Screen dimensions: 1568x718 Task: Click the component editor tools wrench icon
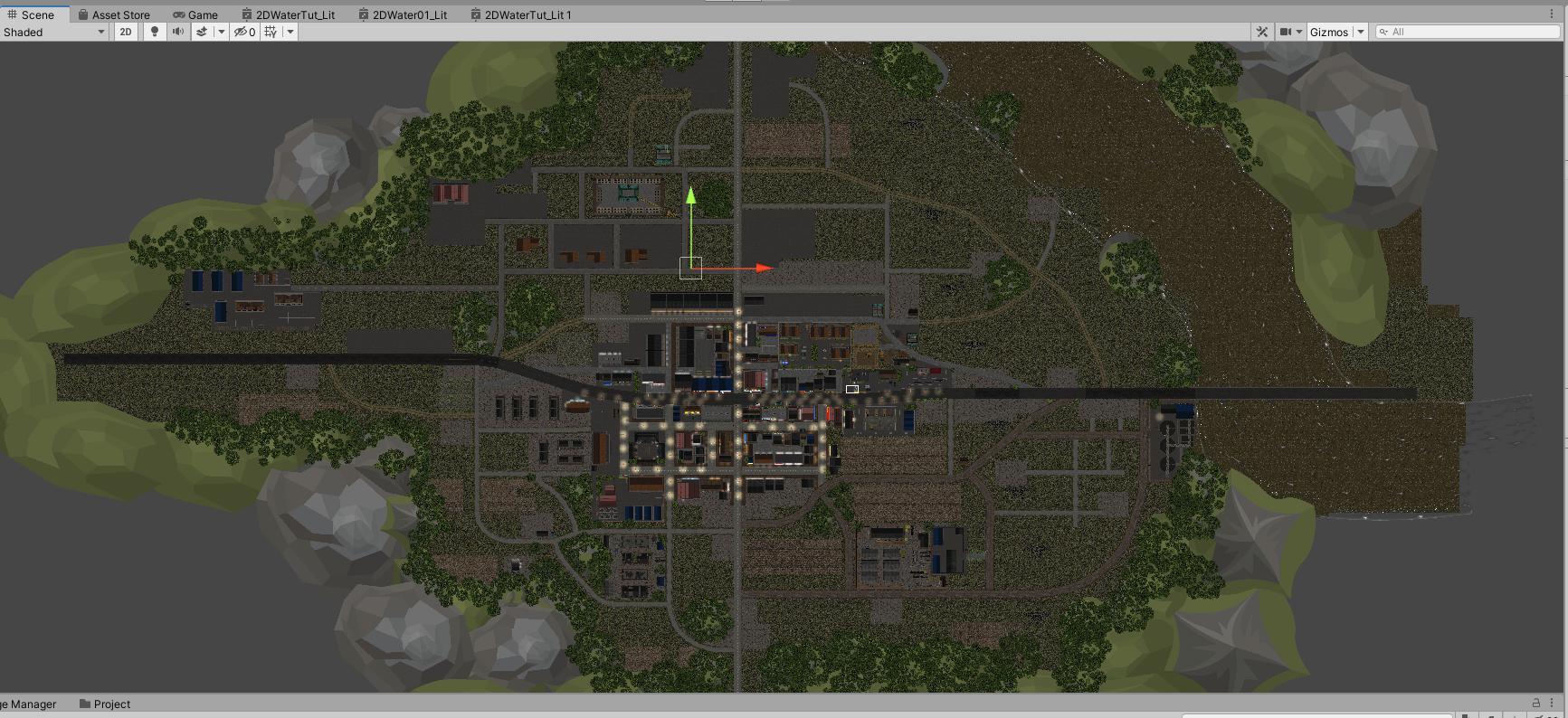[x=1261, y=32]
